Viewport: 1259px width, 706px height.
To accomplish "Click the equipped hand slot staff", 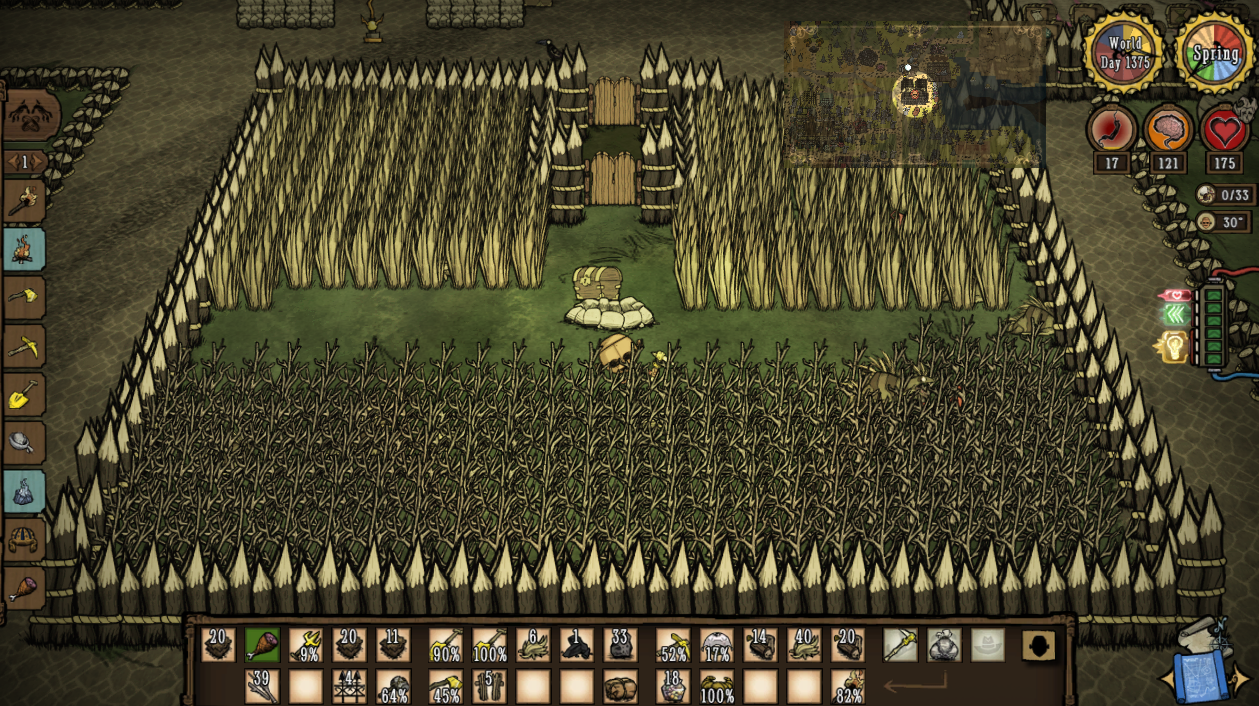I will click(x=900, y=645).
